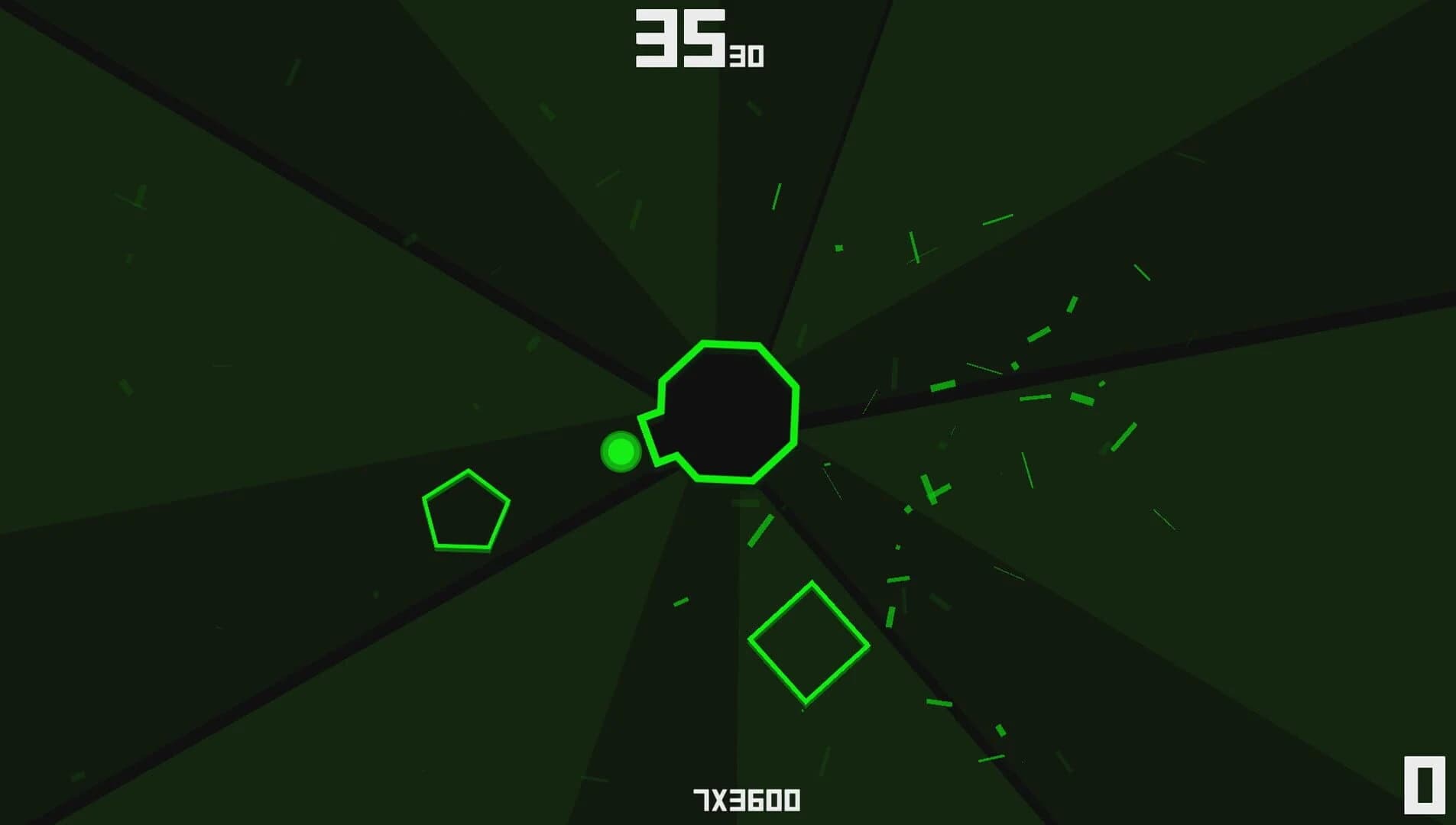Click the 7X3600 multiplier text
The width and height of the screenshot is (1456, 825).
(x=745, y=798)
